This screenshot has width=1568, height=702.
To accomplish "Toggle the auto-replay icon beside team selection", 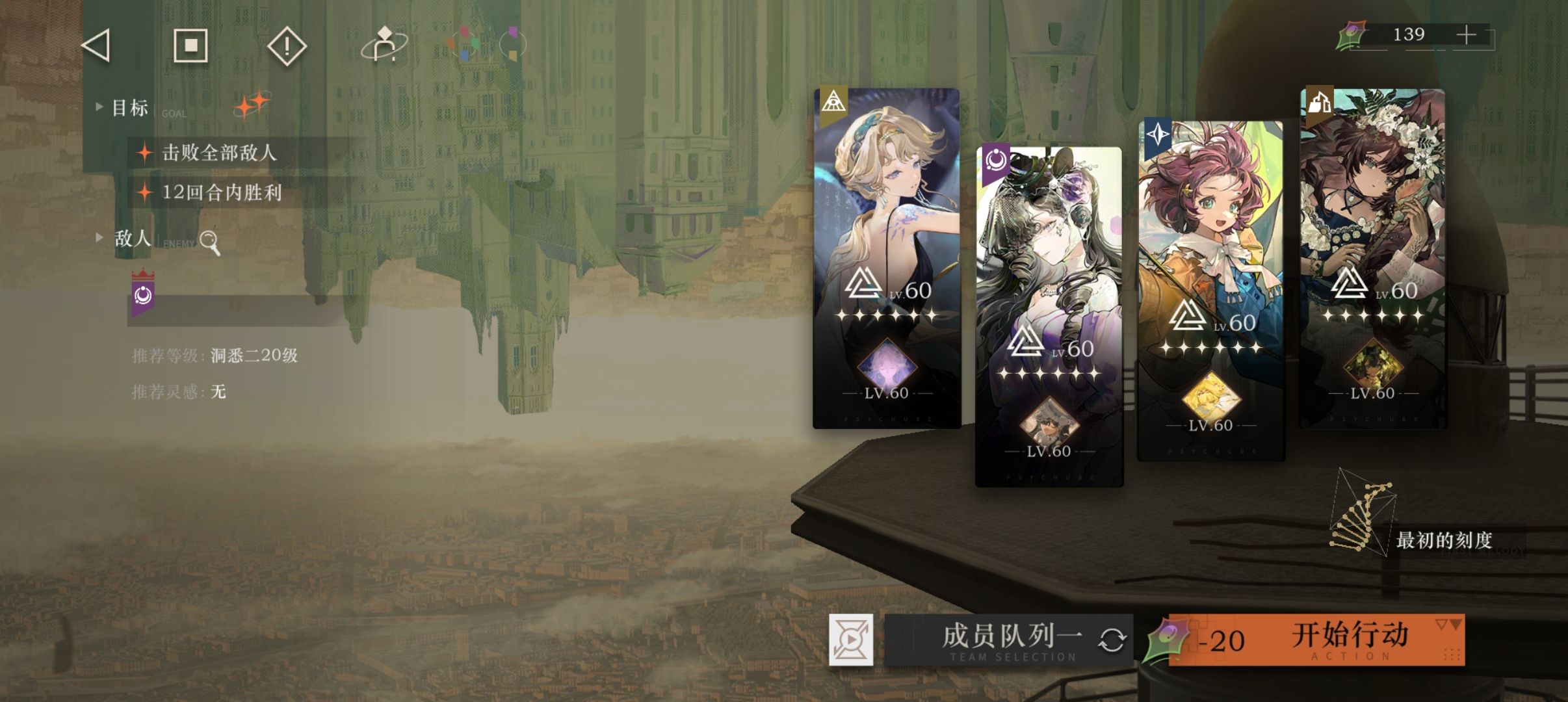I will 850,640.
